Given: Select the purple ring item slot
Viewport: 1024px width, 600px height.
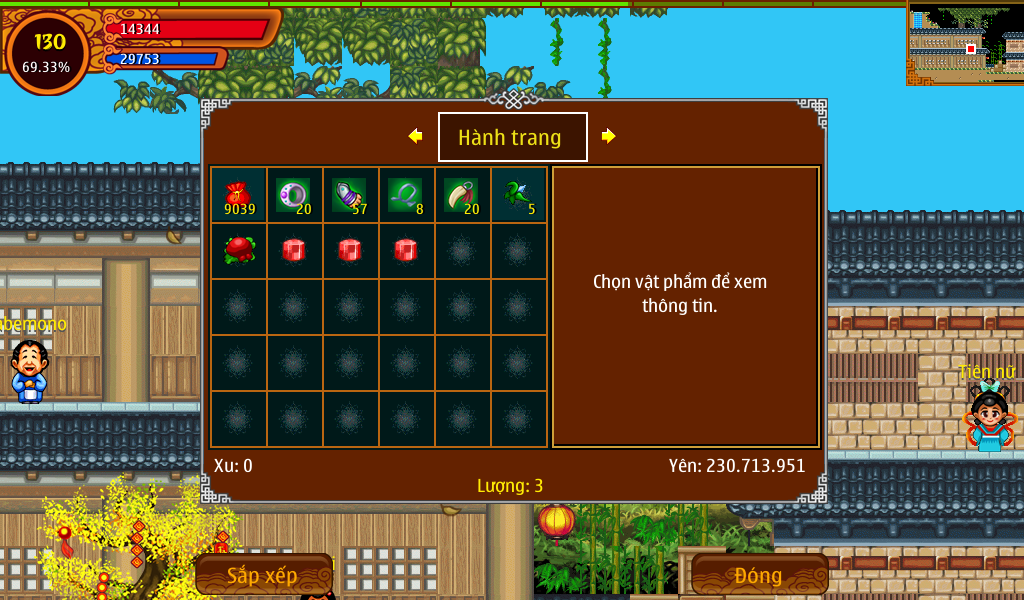Looking at the screenshot, I should click(294, 195).
